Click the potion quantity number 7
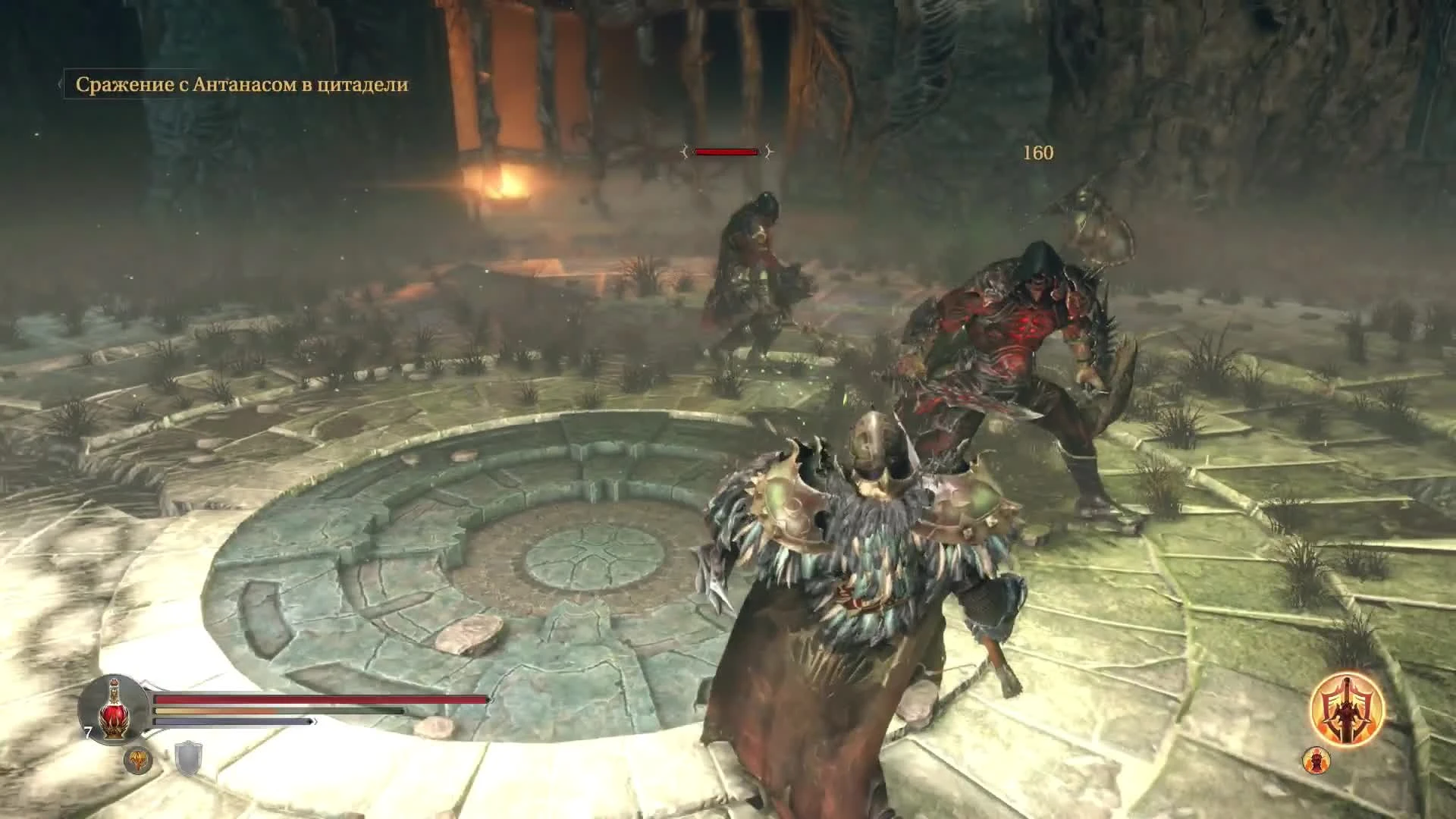Viewport: 1456px width, 819px height. pos(87,731)
